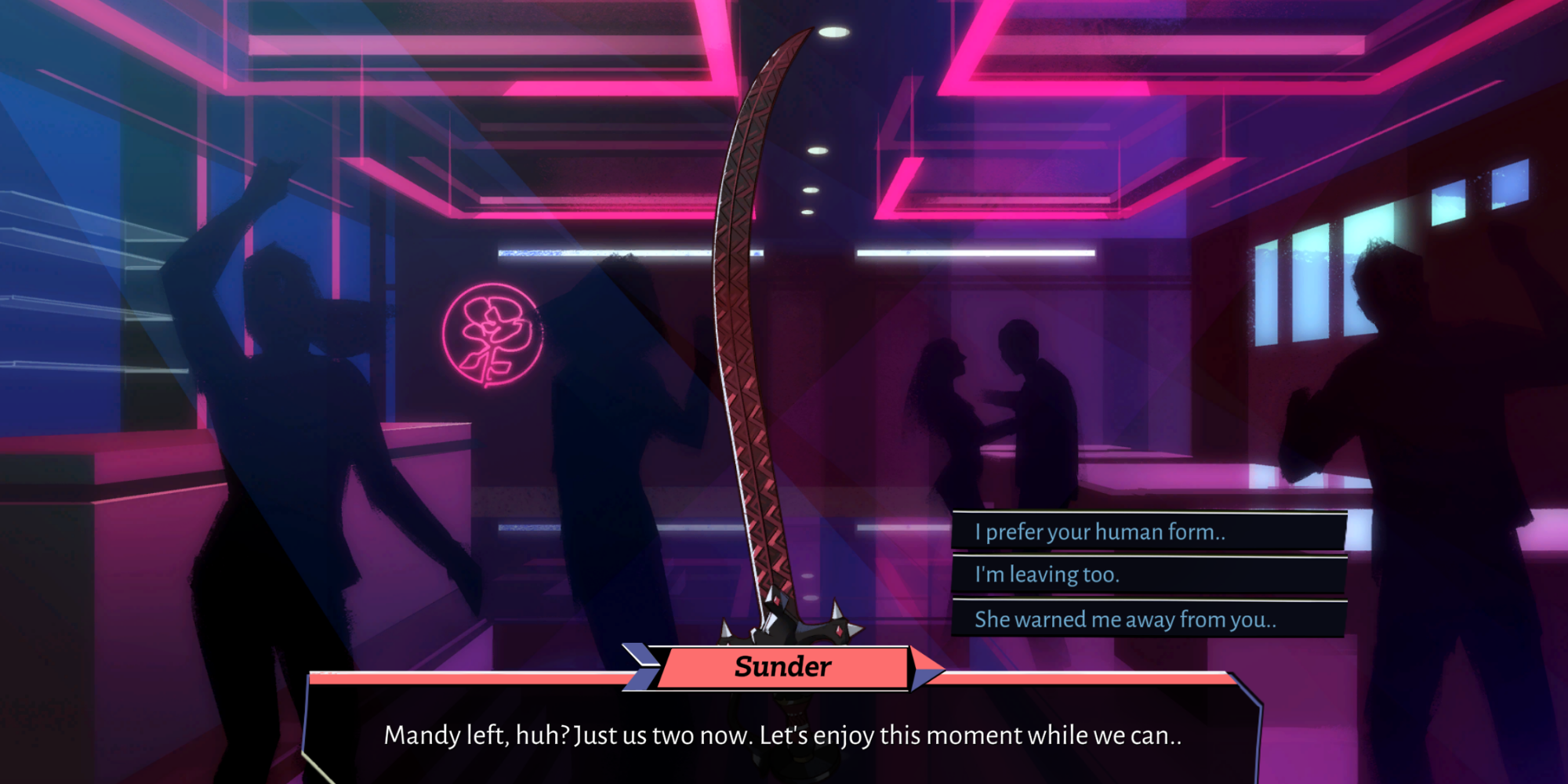Viewport: 1568px width, 784px height.
Task: Click the dialogue text about Mandy leaving
Action: click(x=784, y=735)
